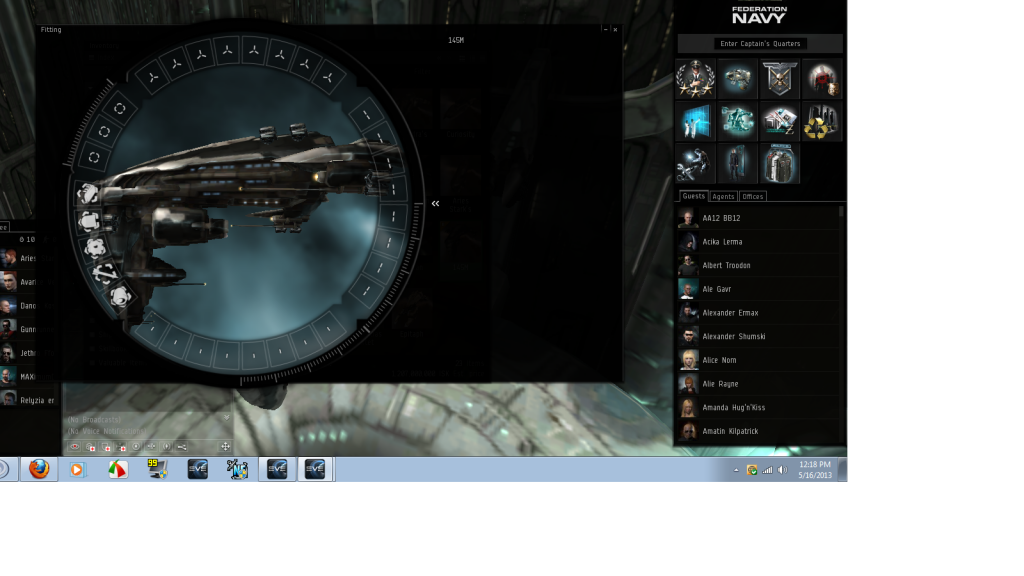This screenshot has width=1024, height=576.
Task: Collapse the fitting panel with double-arrow
Action: tap(435, 204)
